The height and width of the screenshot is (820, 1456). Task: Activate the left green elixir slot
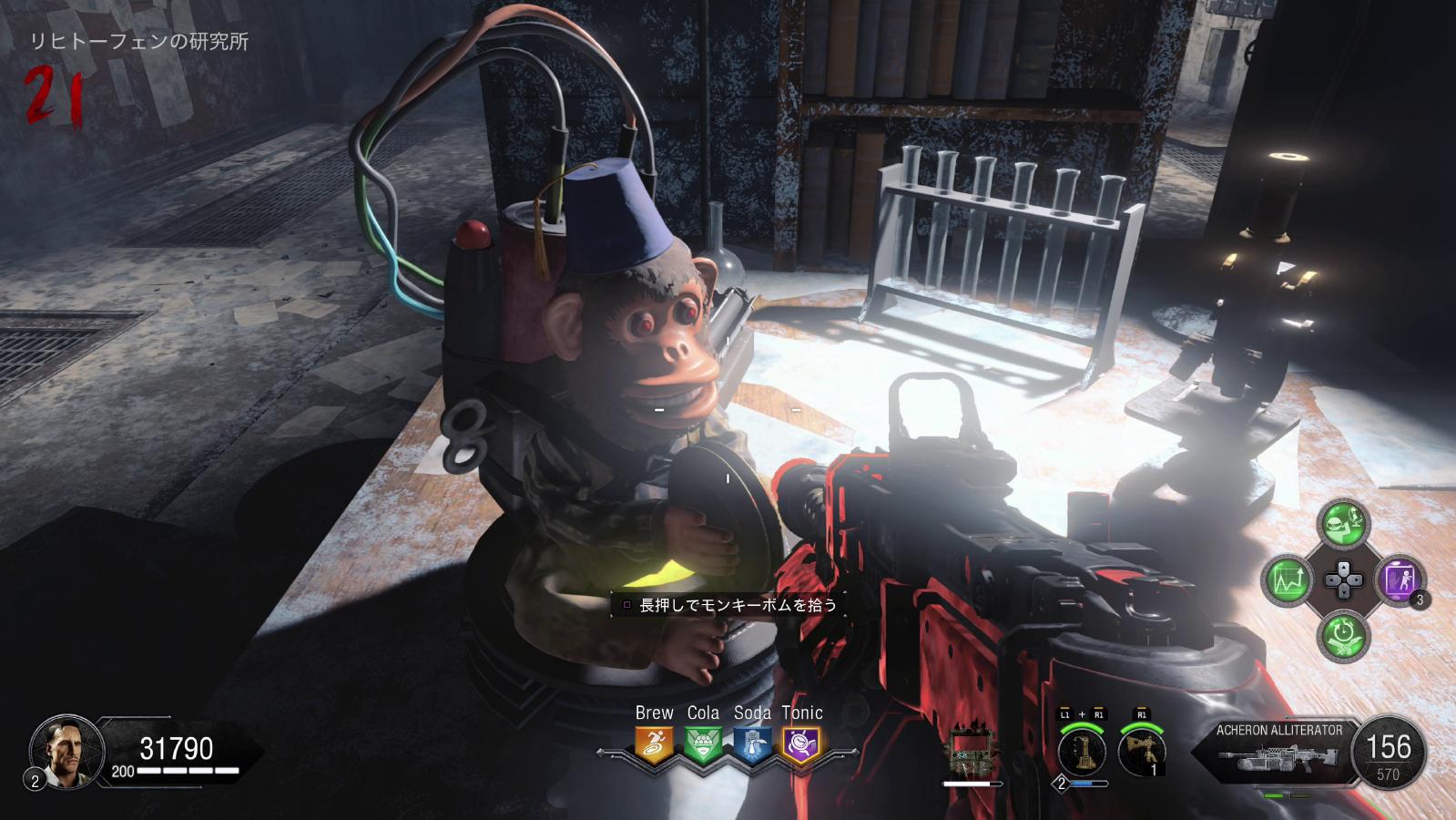[x=1288, y=579]
